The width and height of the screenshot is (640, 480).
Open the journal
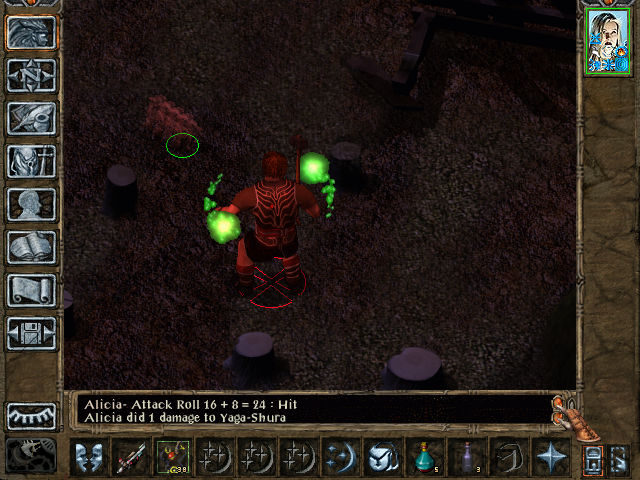31,118
